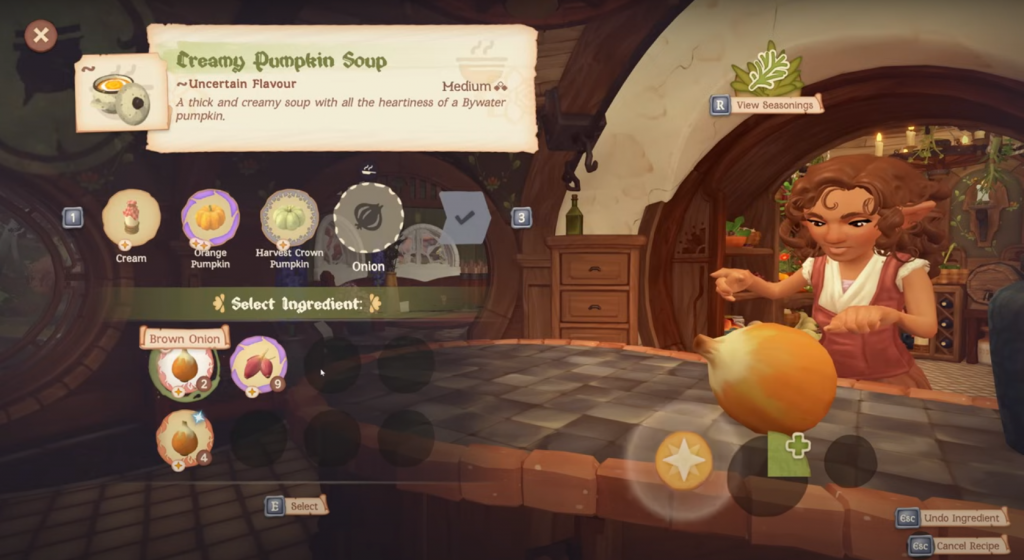Confirm the recipe with the checkmark button
This screenshot has height=560, width=1024.
[x=465, y=217]
